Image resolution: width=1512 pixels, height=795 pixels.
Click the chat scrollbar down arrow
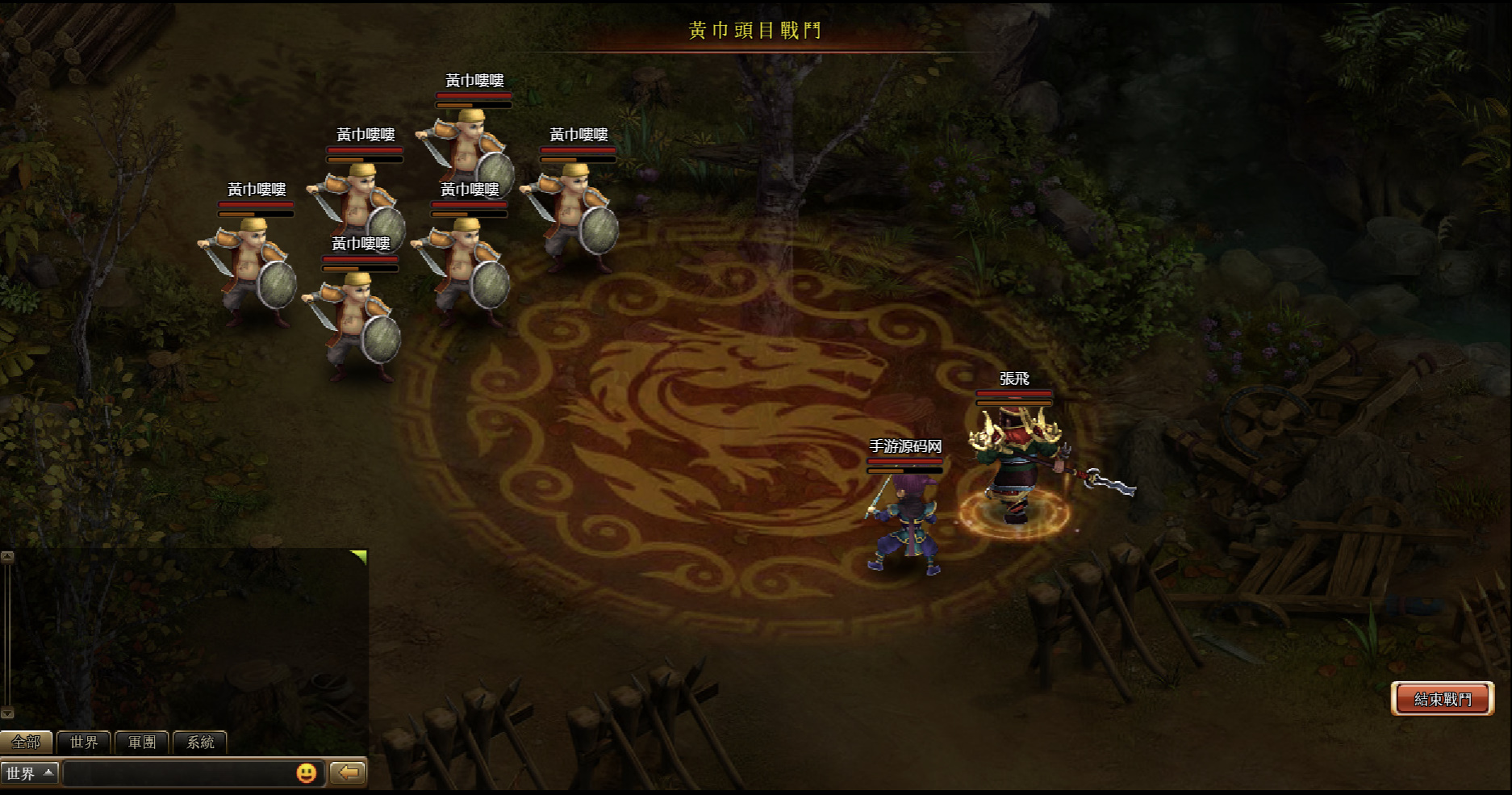click(7, 713)
